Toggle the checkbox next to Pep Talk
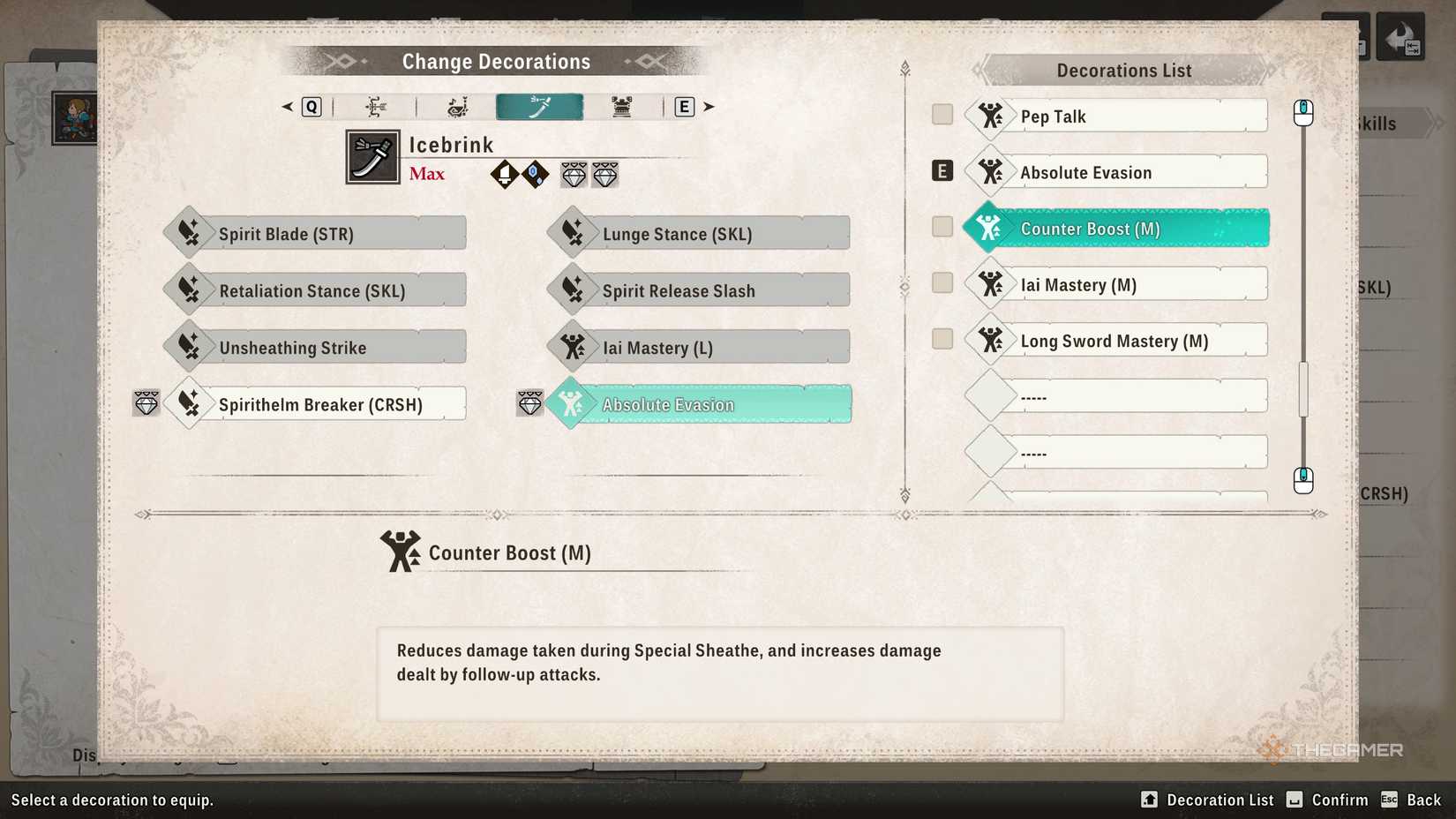 coord(942,115)
